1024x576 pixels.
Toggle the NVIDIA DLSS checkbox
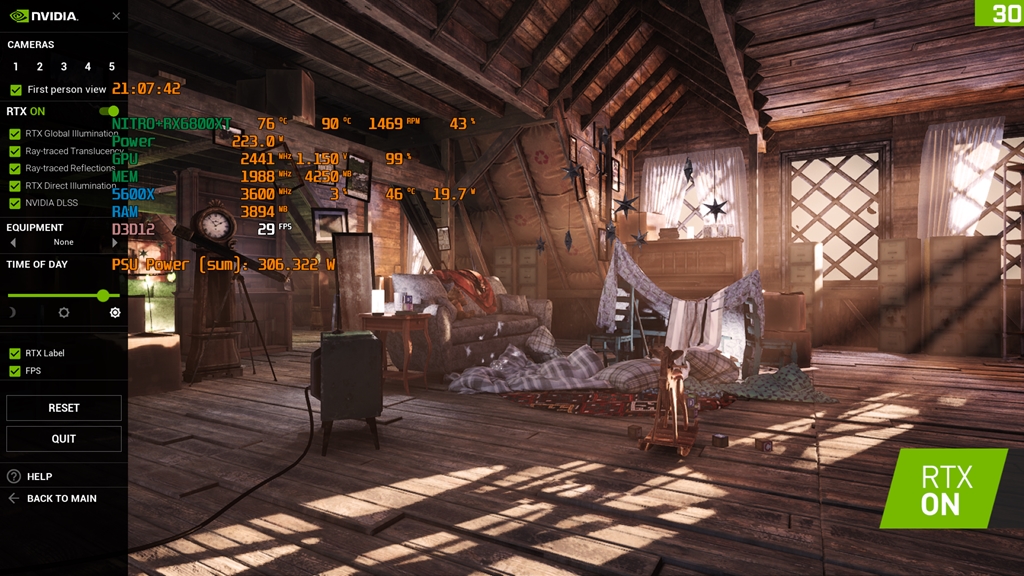15,203
